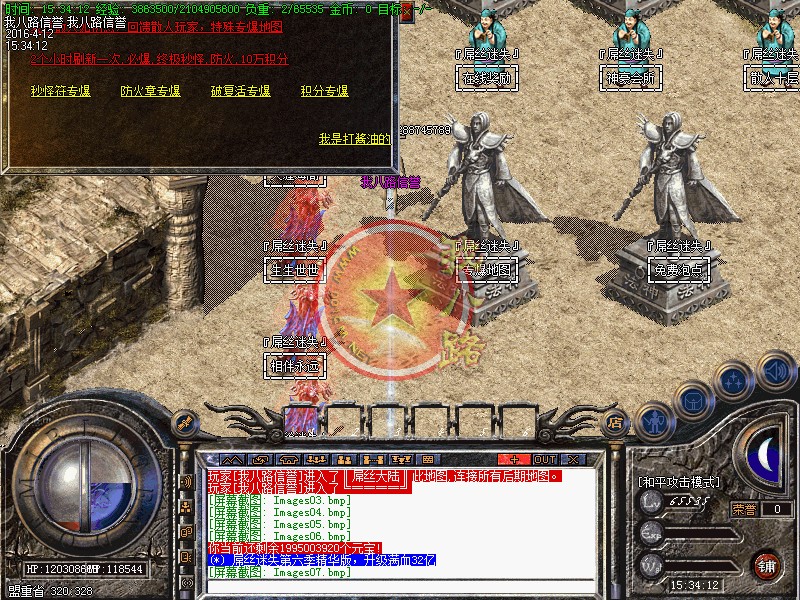The image size is (800, 600).
Task: Open the skills sparkle icon
Action: click(736, 380)
